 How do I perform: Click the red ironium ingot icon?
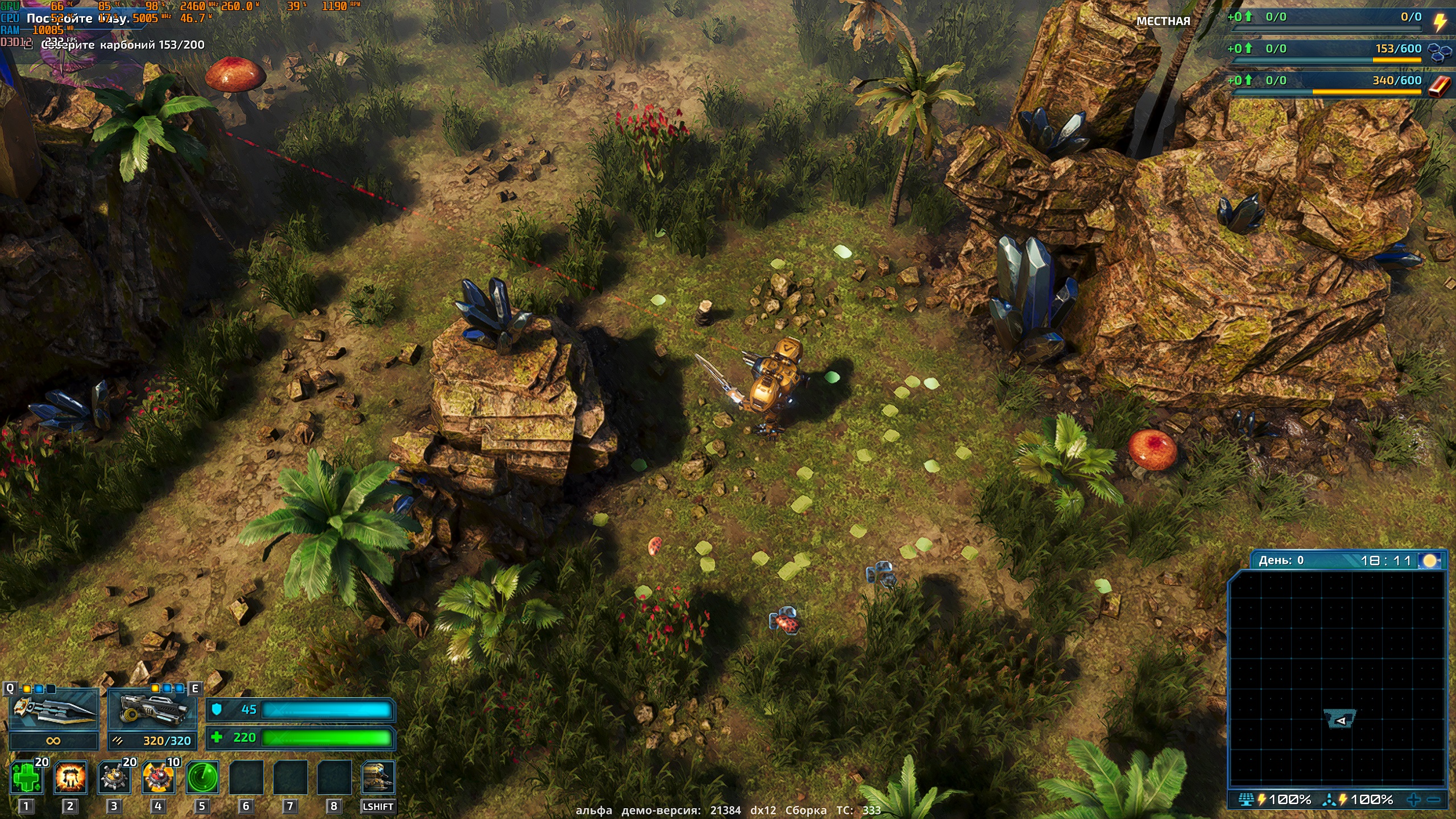coord(1439,86)
